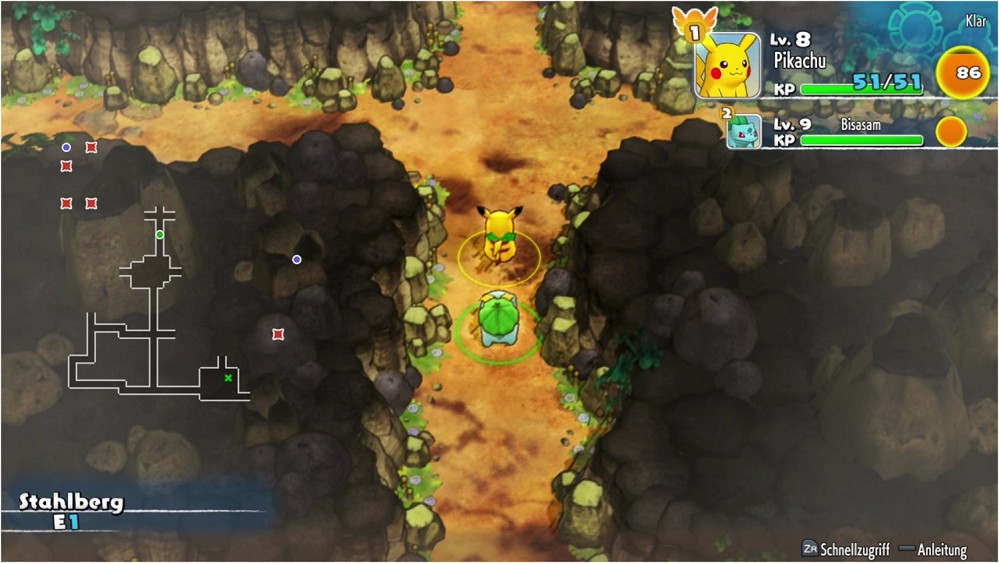The height and width of the screenshot is (563, 999).
Task: Click the Stahlberg E1 floor label
Action: [71, 510]
